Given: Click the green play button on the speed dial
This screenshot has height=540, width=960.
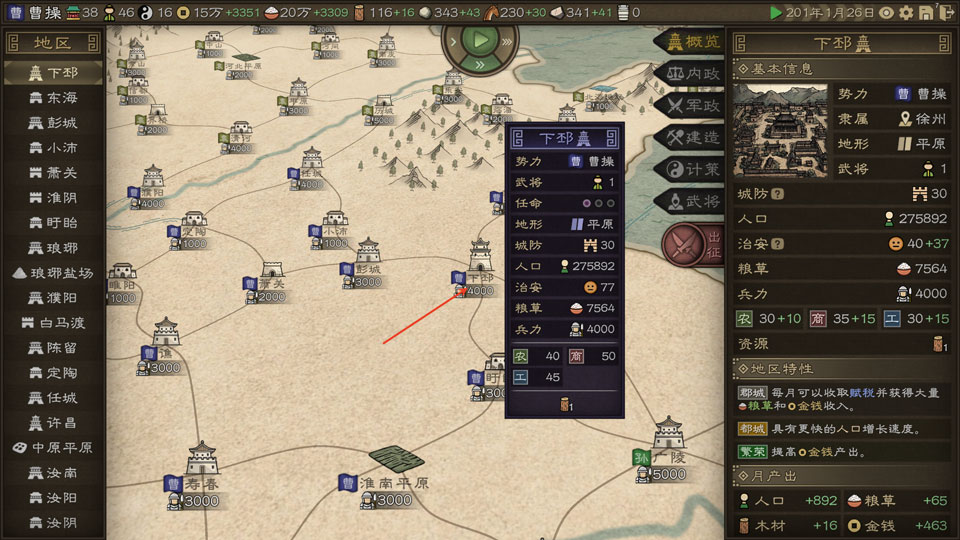Looking at the screenshot, I should click(482, 41).
